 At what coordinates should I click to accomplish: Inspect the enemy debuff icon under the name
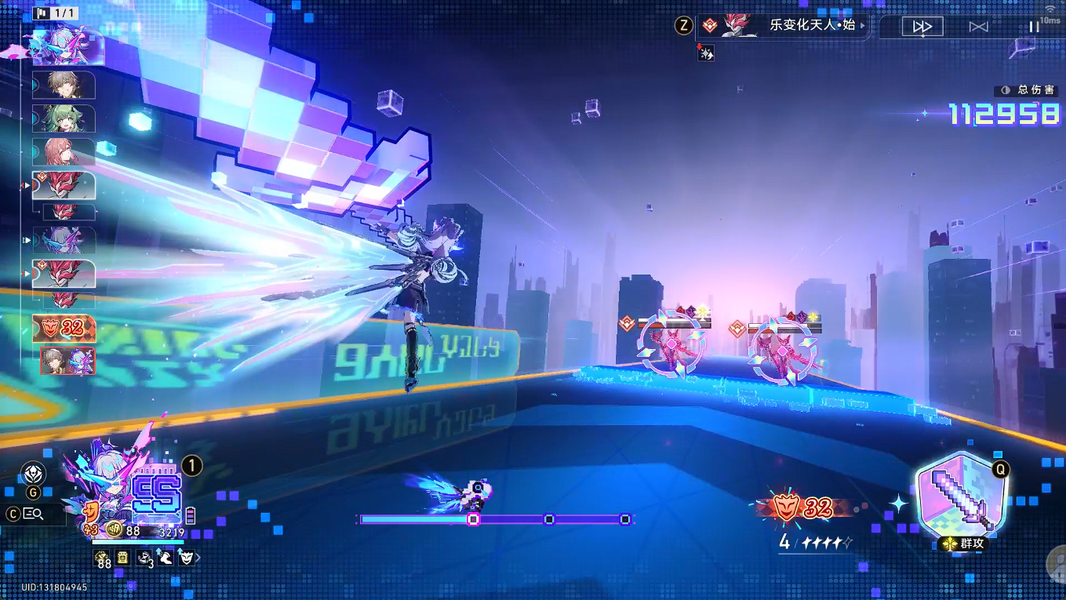pos(706,53)
